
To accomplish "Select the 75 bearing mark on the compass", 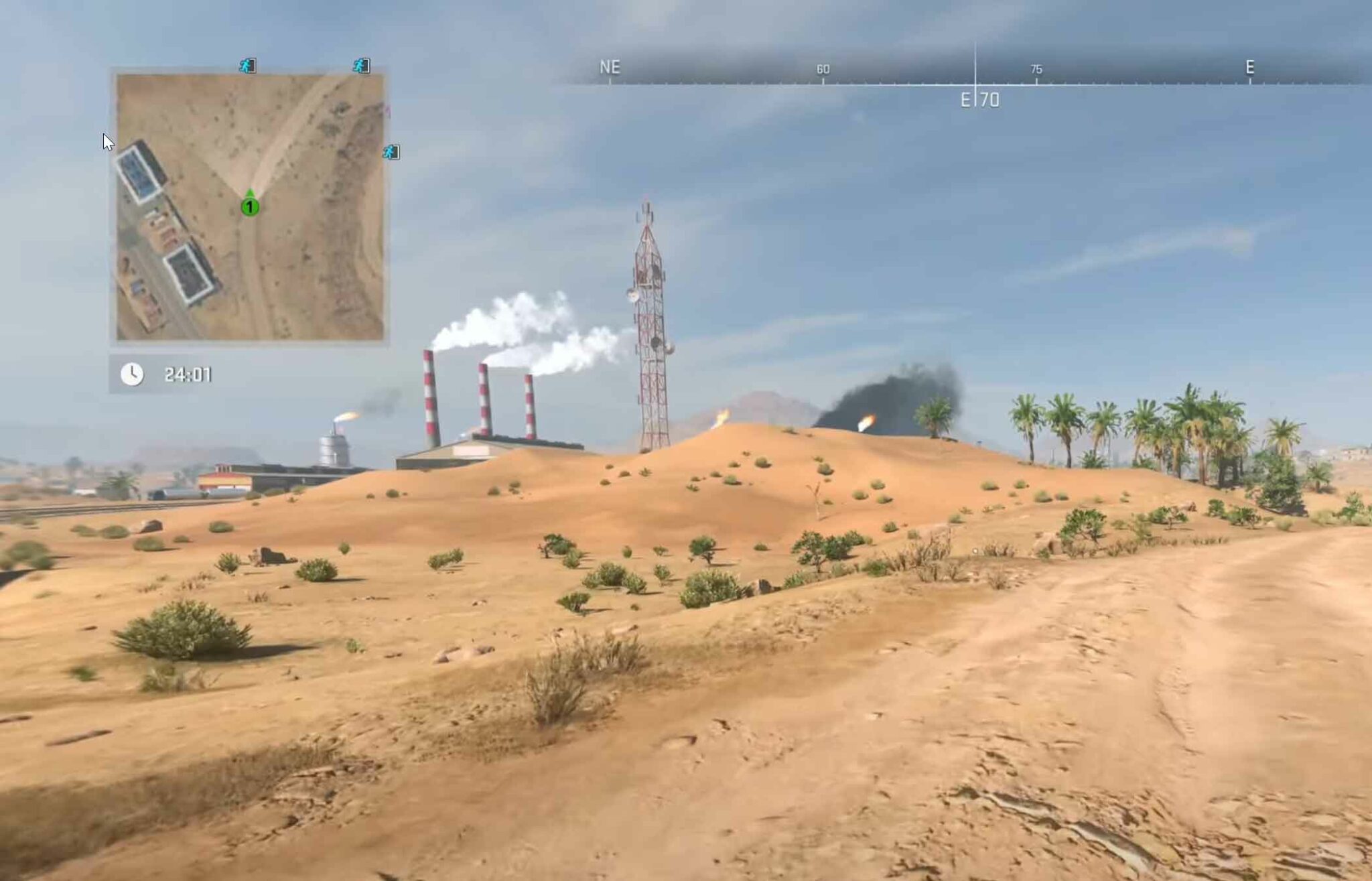I will pos(1036,68).
